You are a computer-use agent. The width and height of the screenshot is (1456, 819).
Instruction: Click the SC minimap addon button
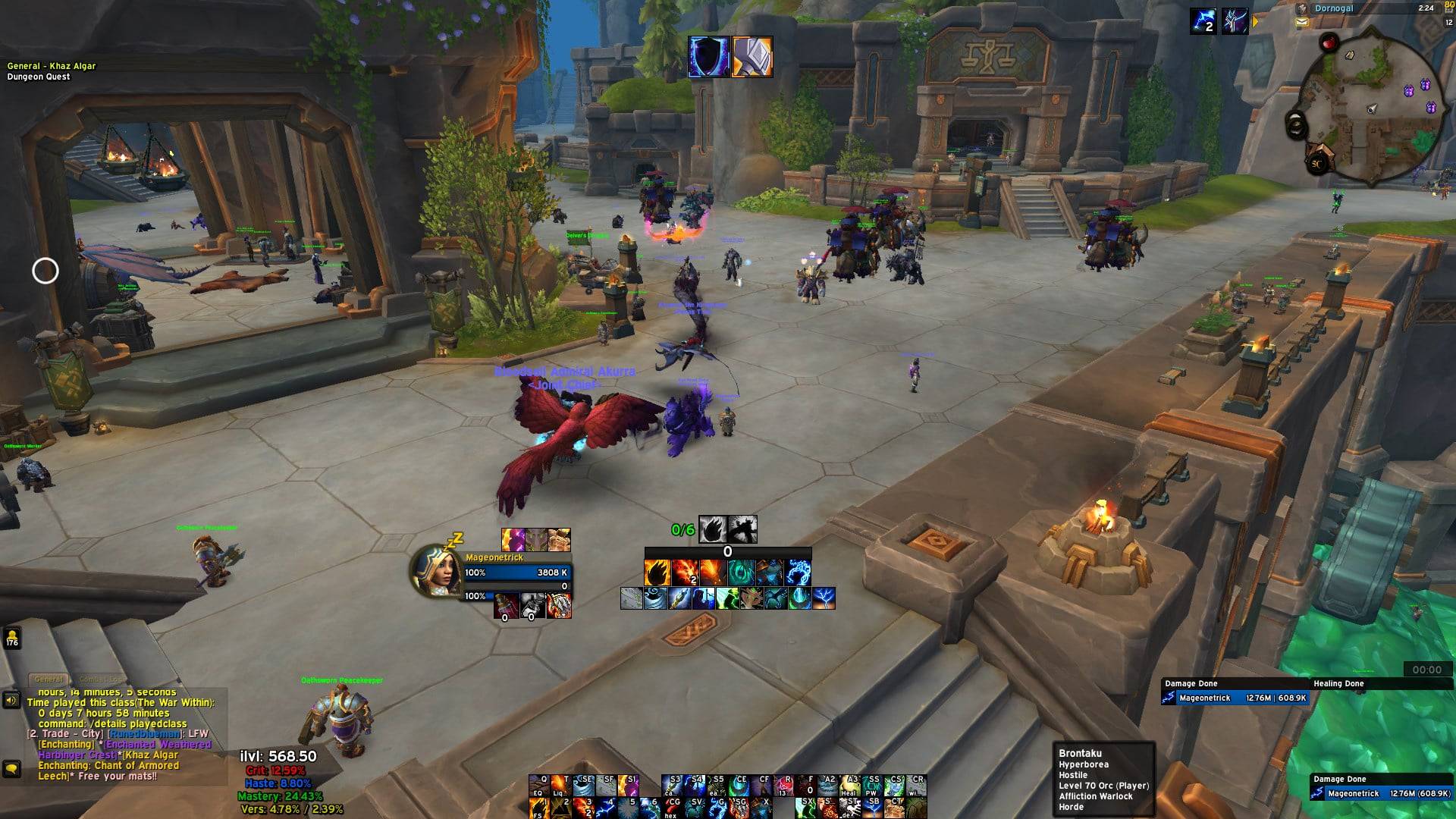pyautogui.click(x=1316, y=163)
